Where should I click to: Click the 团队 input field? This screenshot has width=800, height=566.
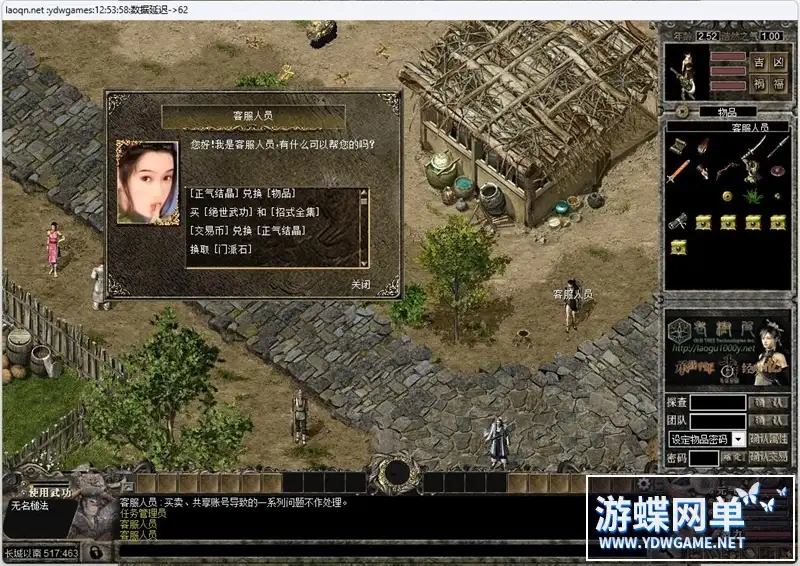717,421
